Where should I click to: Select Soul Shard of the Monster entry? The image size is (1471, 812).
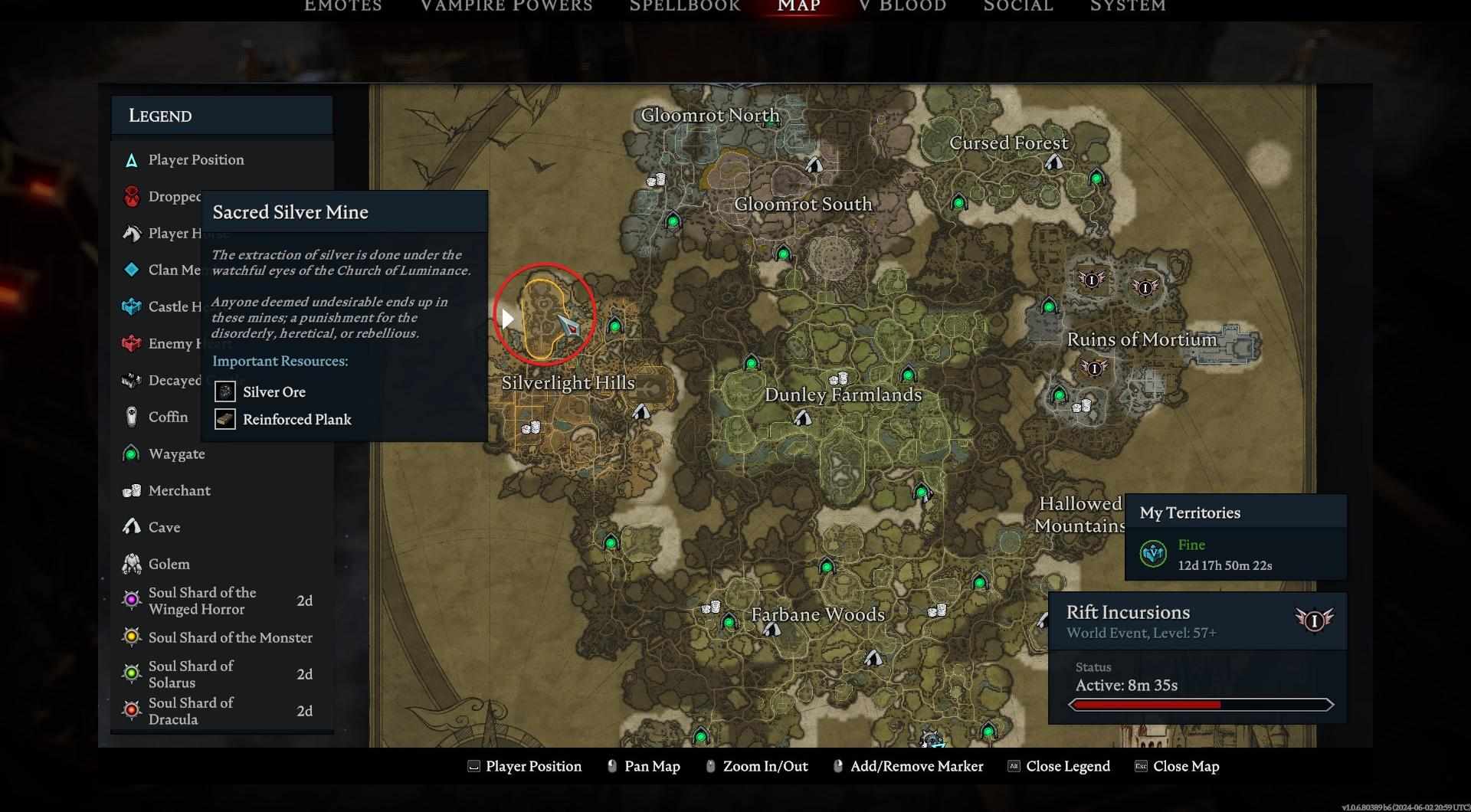click(230, 637)
